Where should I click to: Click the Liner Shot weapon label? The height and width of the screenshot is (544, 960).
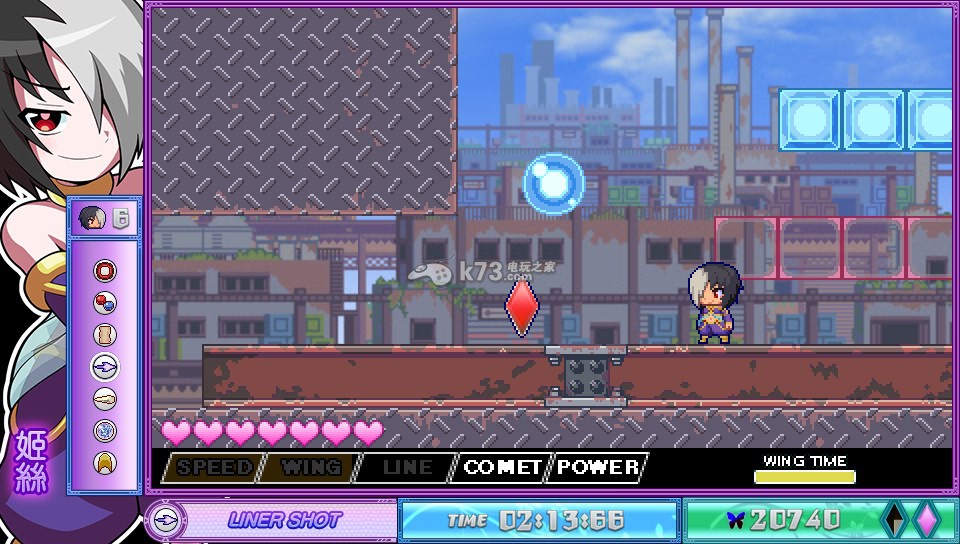284,520
